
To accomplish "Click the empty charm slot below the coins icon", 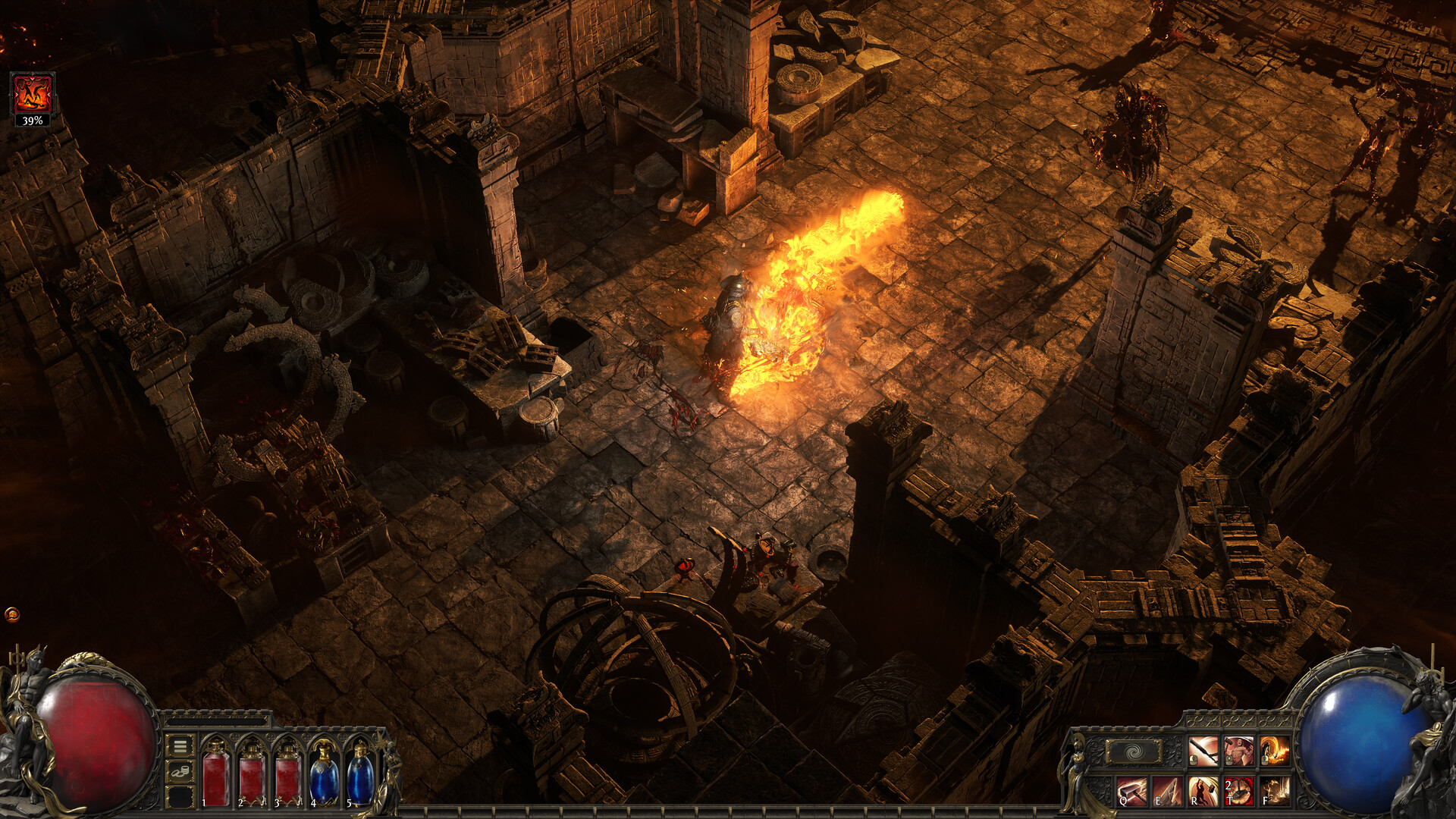I will tap(180, 798).
